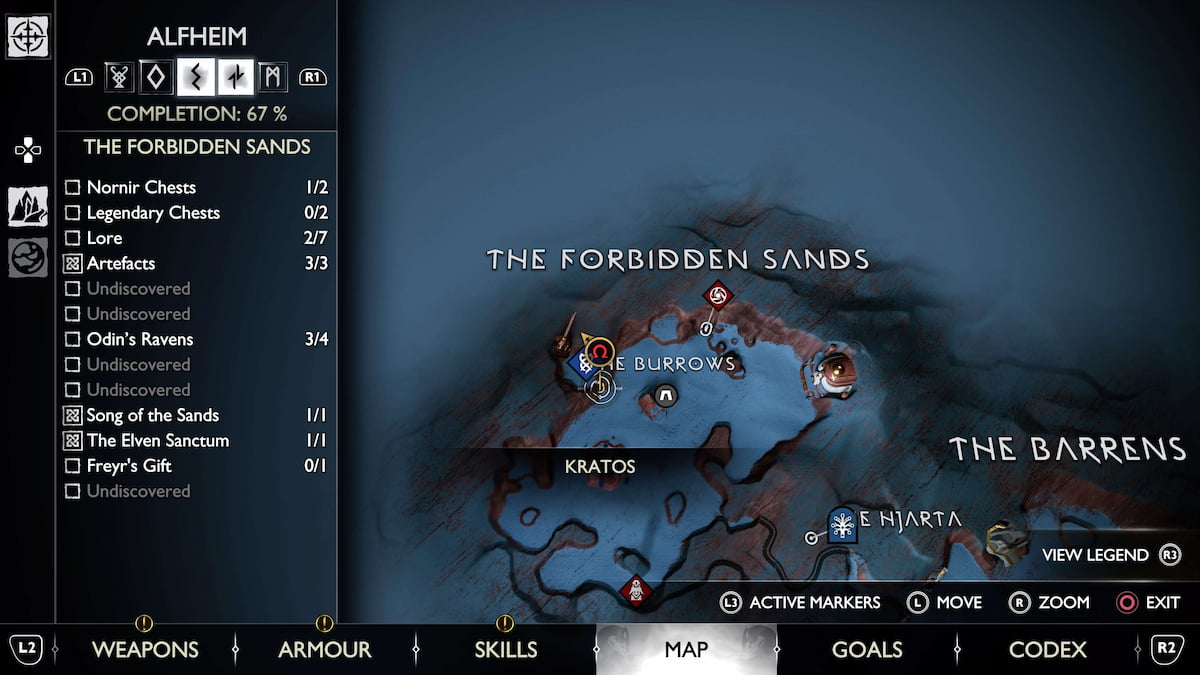Open the Armour tab
The image size is (1200, 675).
324,650
